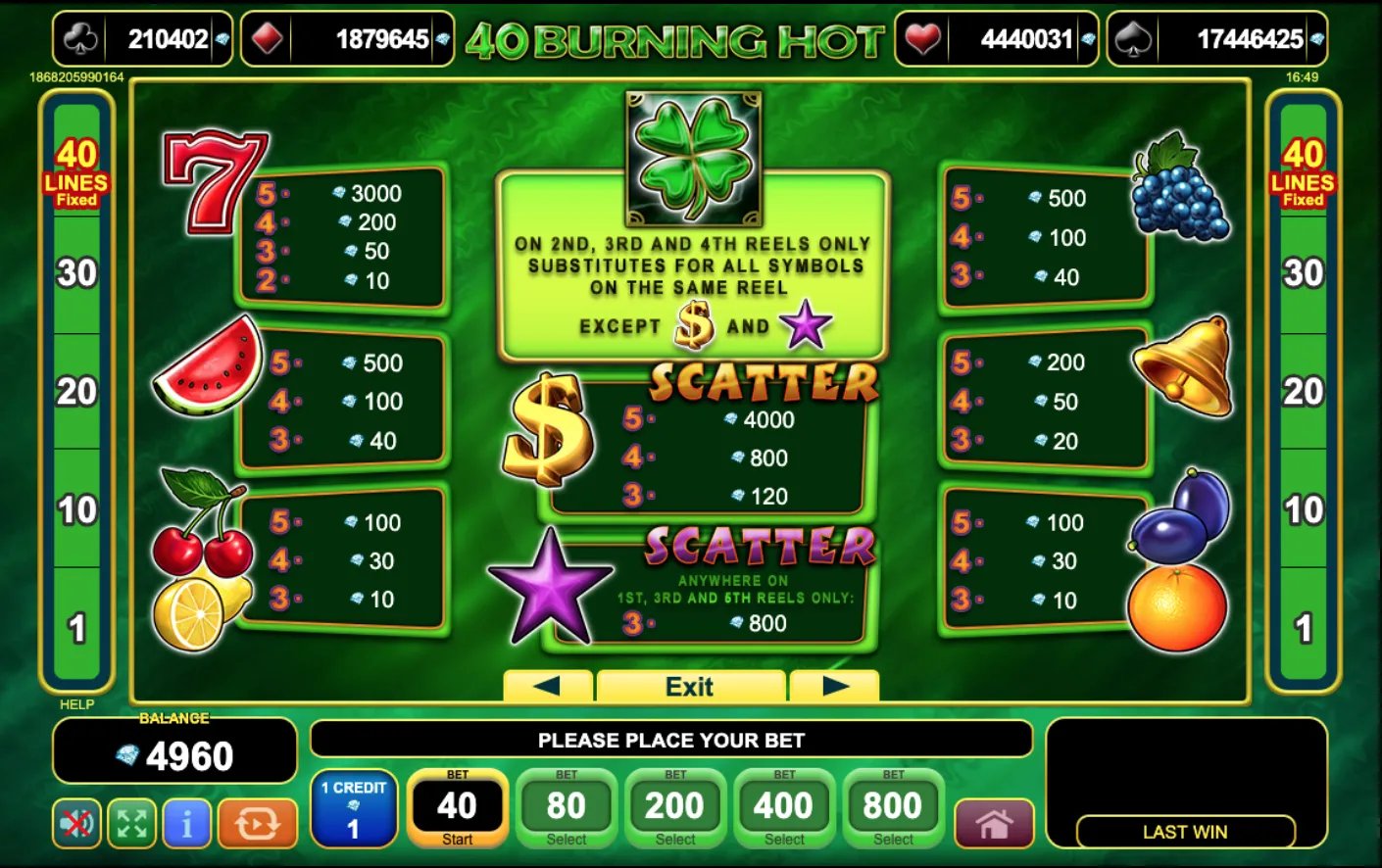The image size is (1382, 868).
Task: Select the Bet 800 option
Action: pyautogui.click(x=893, y=807)
